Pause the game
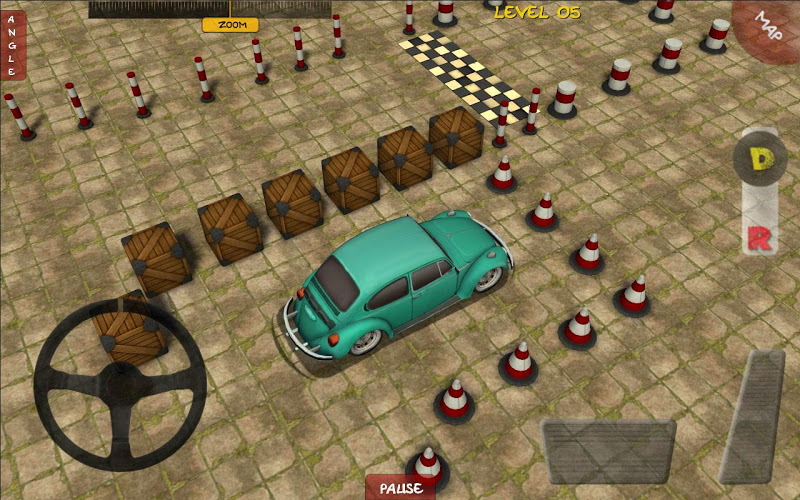Viewport: 800px width, 500px height. pos(400,488)
